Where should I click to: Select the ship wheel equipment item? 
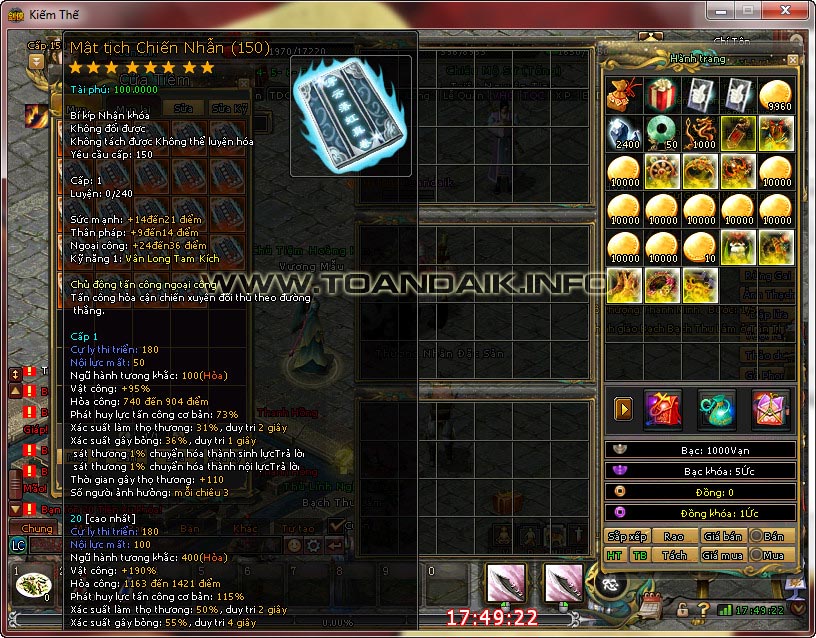pos(661,171)
